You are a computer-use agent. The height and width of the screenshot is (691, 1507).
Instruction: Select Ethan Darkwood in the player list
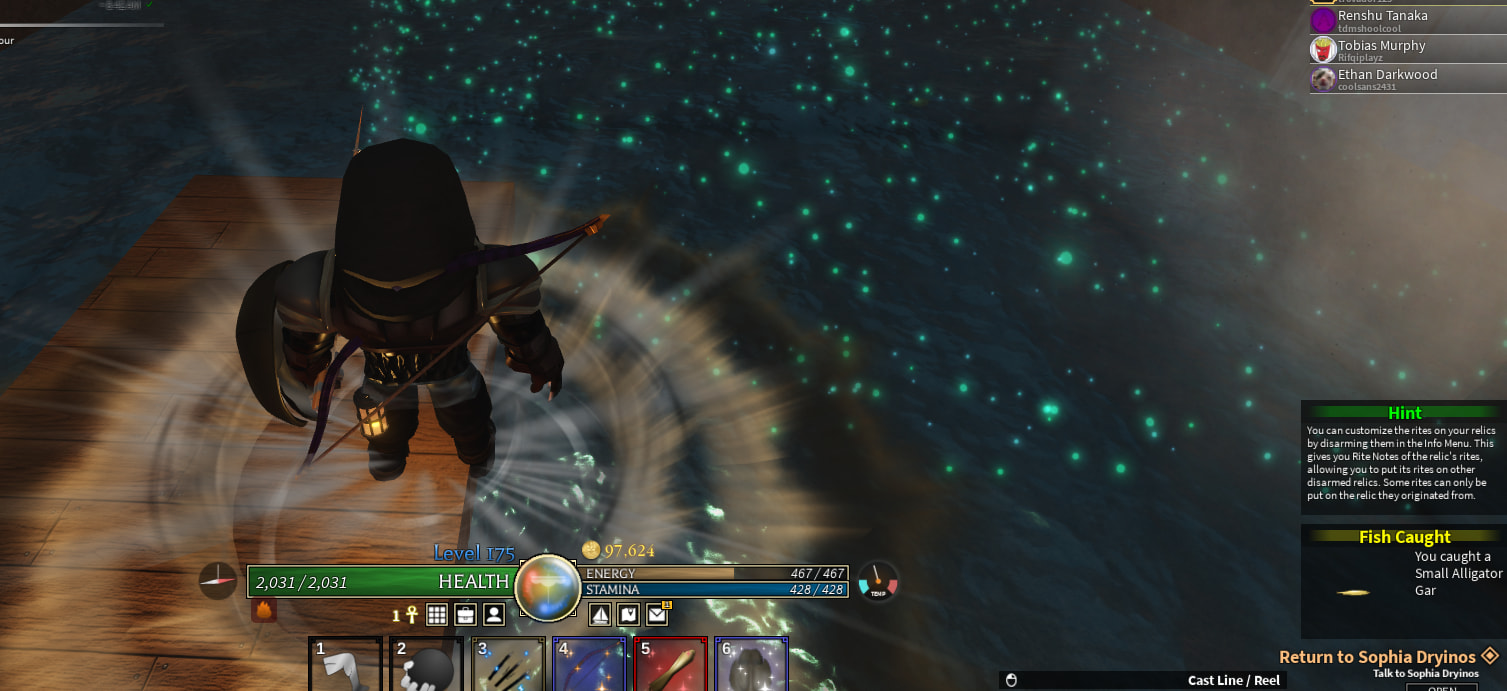click(1387, 79)
